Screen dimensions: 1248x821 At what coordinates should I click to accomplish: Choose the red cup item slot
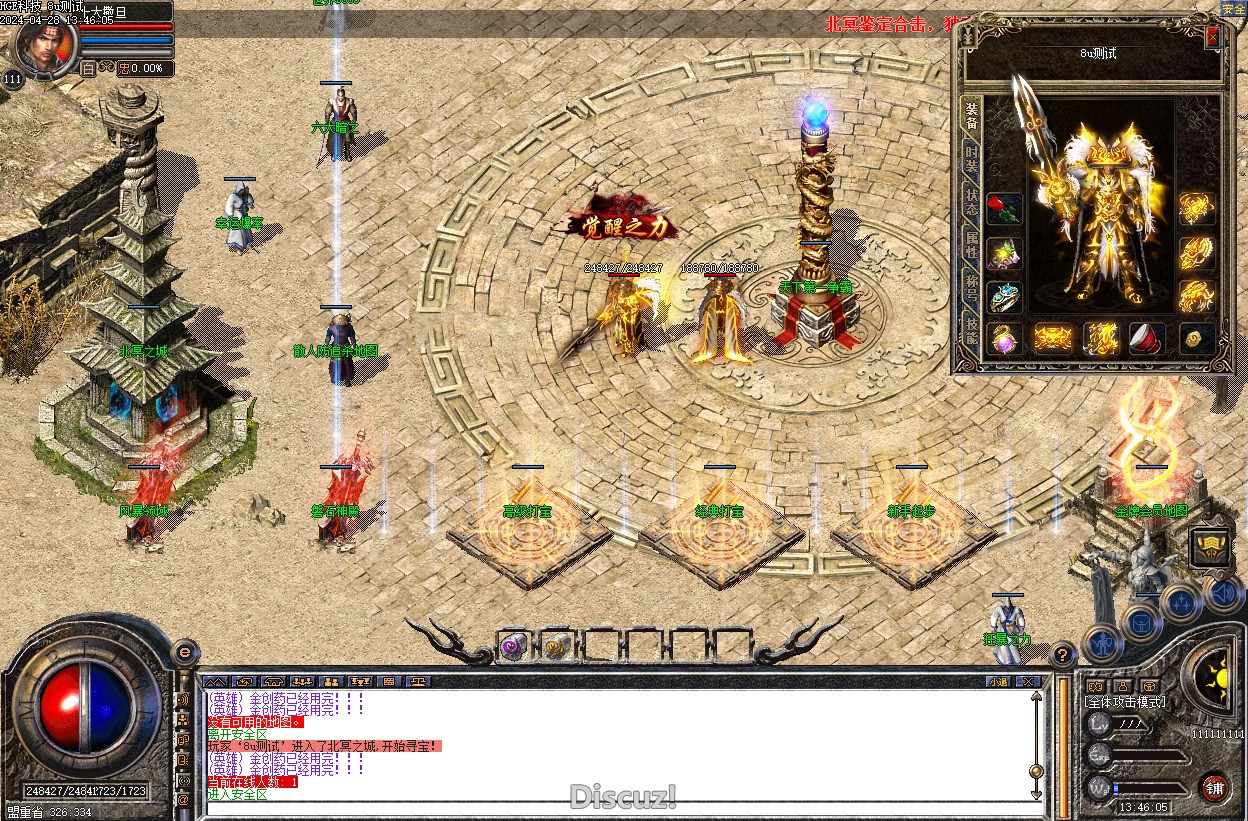pos(1146,339)
